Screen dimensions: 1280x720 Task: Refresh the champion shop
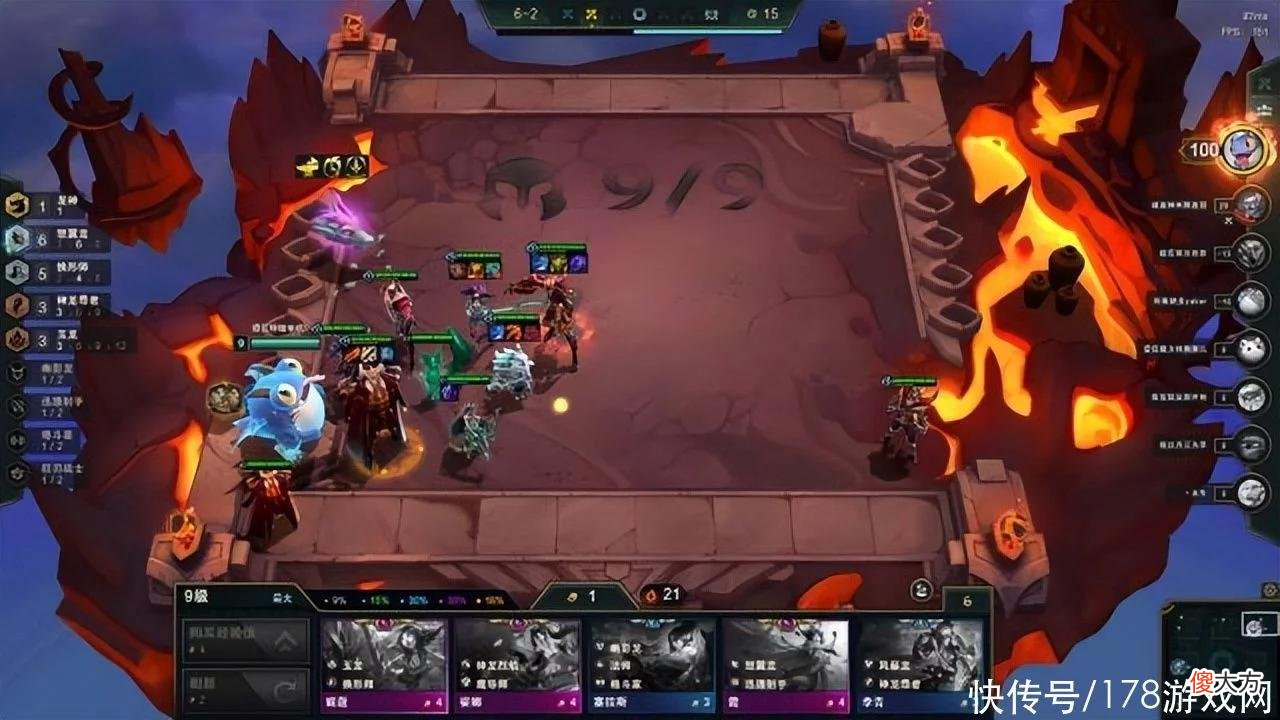point(246,688)
